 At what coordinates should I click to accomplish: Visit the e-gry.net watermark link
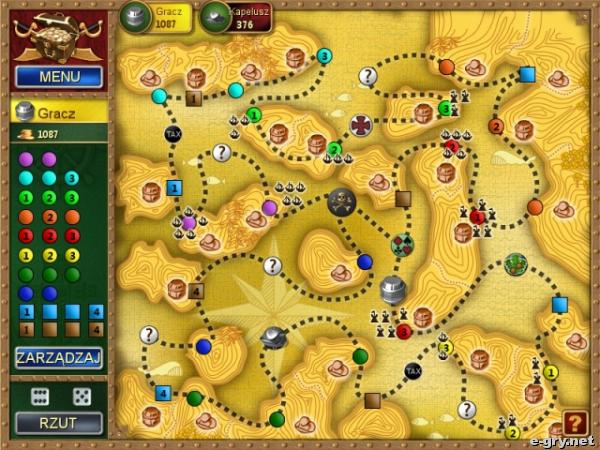pos(564,441)
